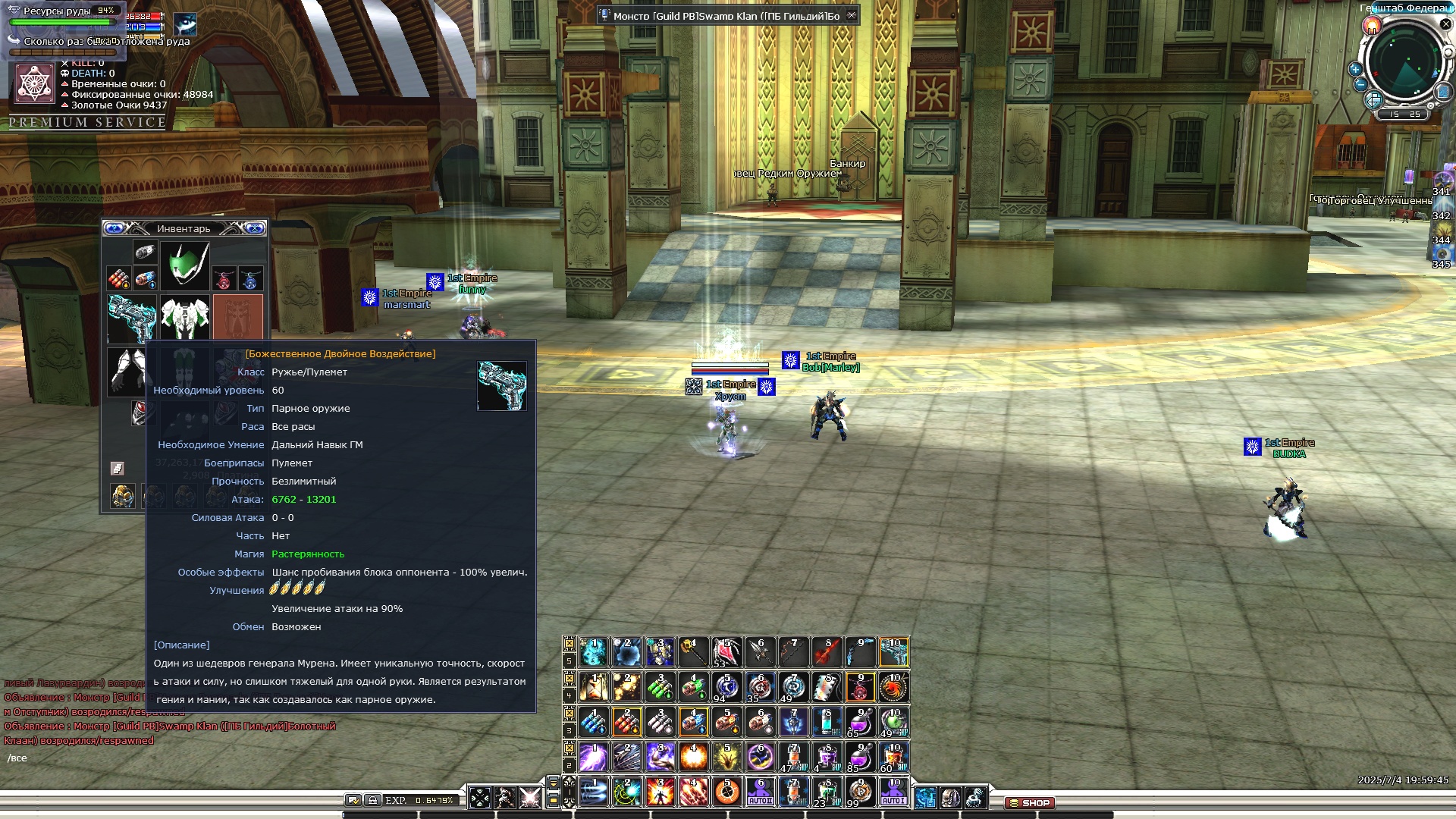Use the orange crosshair target skill
The height and width of the screenshot is (819, 1456).
point(727,792)
